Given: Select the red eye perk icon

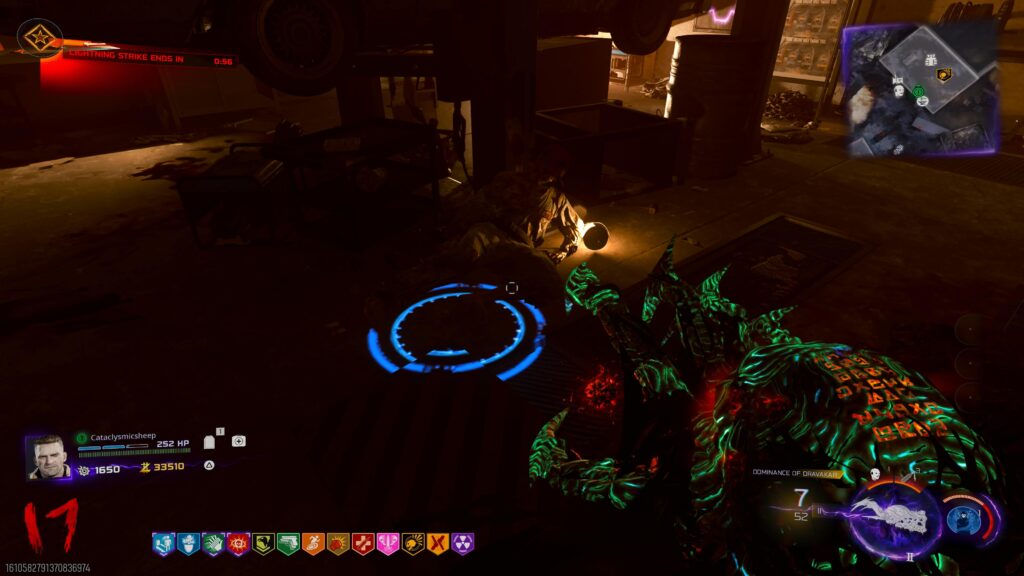Looking at the screenshot, I should (238, 544).
